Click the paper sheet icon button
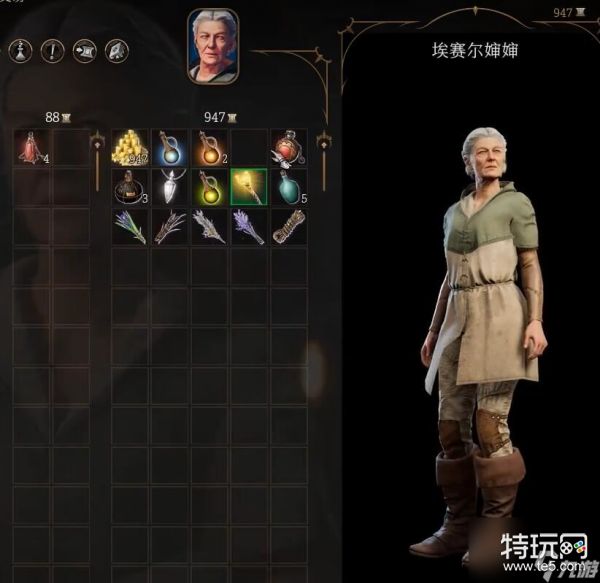 pos(116,49)
